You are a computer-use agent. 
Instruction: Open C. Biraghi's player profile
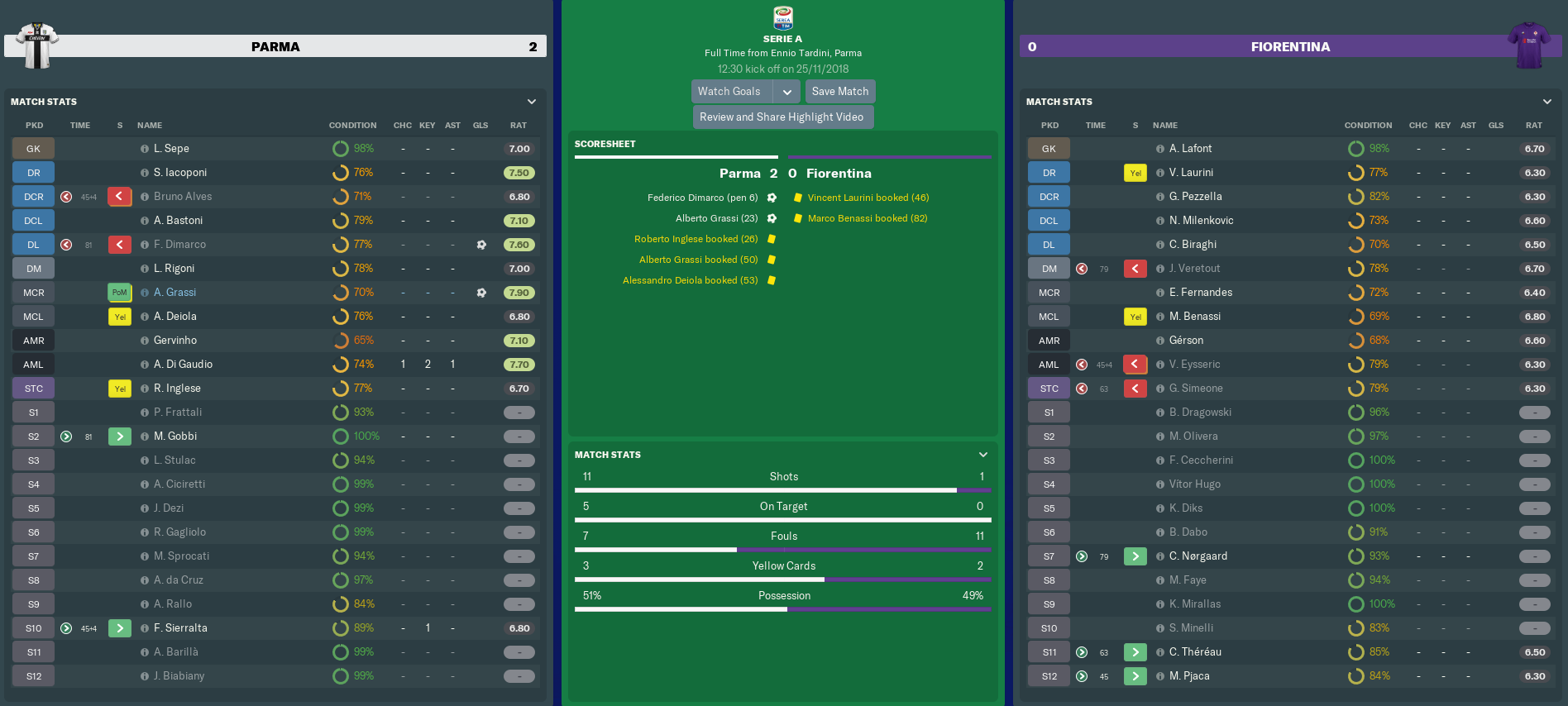(1193, 245)
